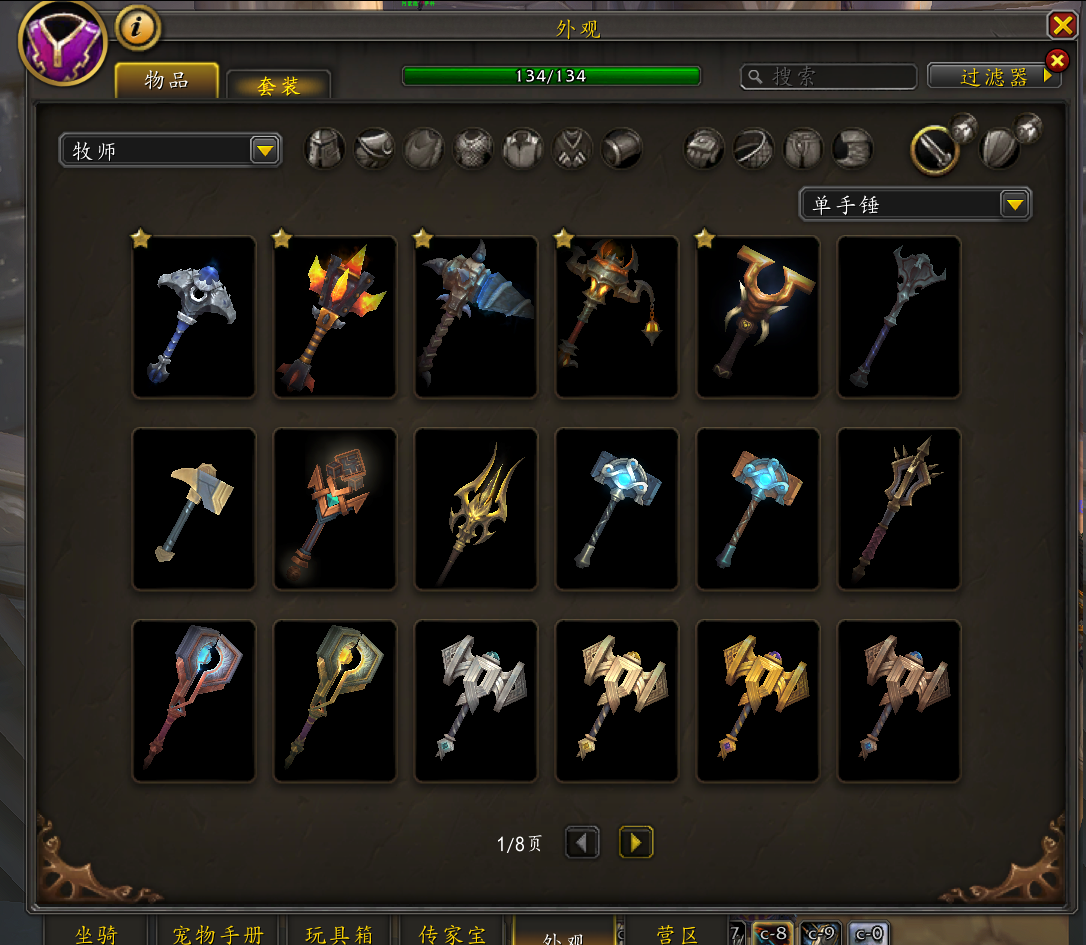Switch to the 套装 sets tab
1086x945 pixels.
click(278, 85)
